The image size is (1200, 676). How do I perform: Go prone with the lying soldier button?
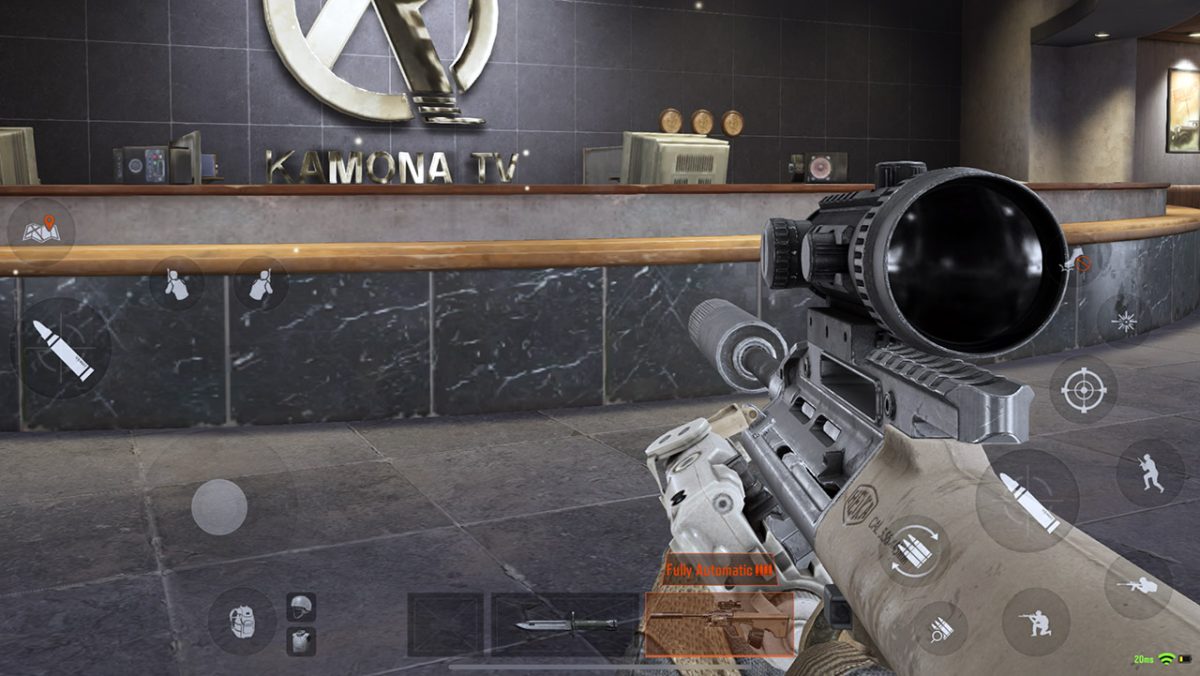click(1138, 585)
